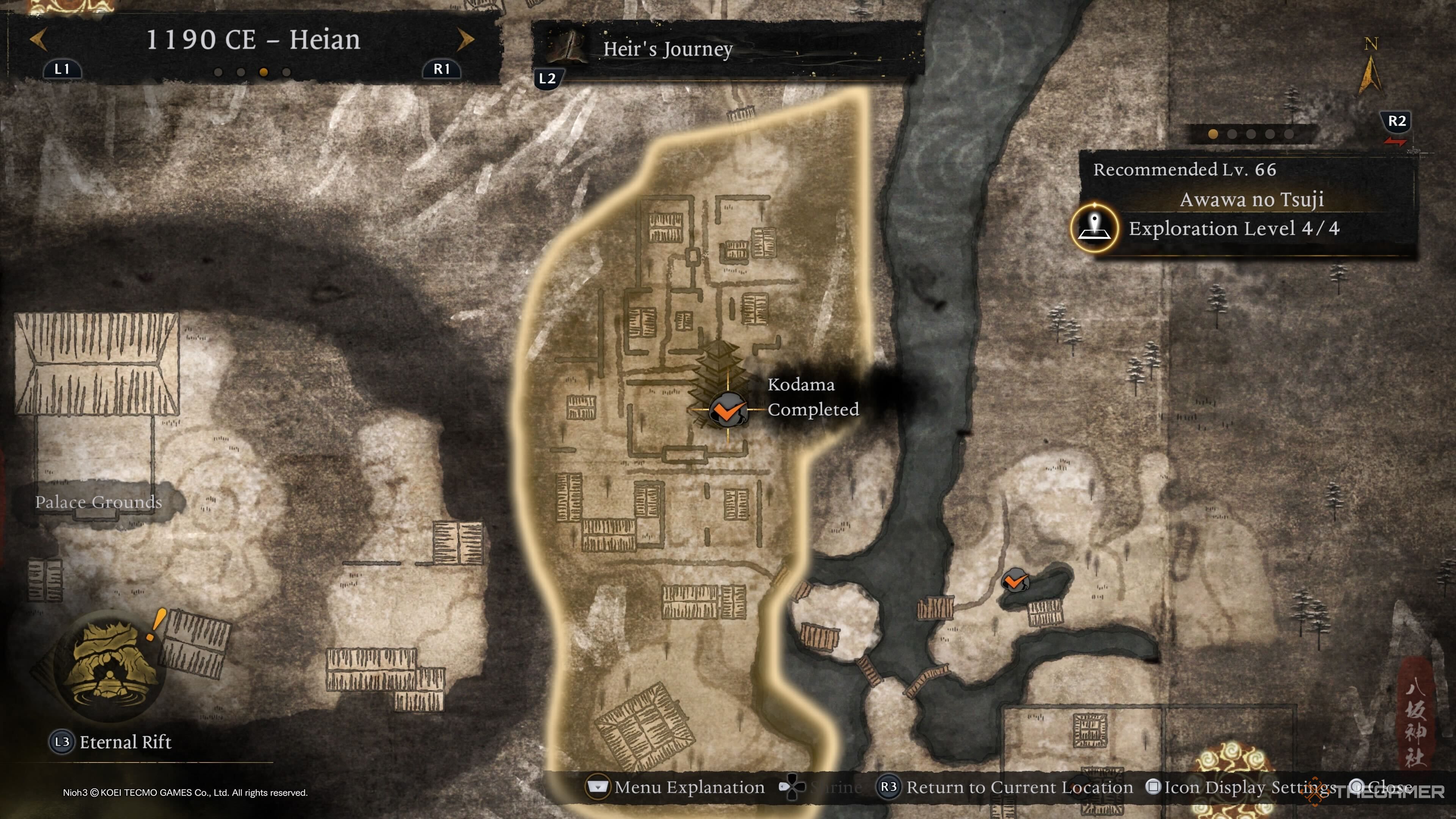Select the Palace Grounds area label
Viewport: 1456px width, 819px height.
click(x=98, y=502)
